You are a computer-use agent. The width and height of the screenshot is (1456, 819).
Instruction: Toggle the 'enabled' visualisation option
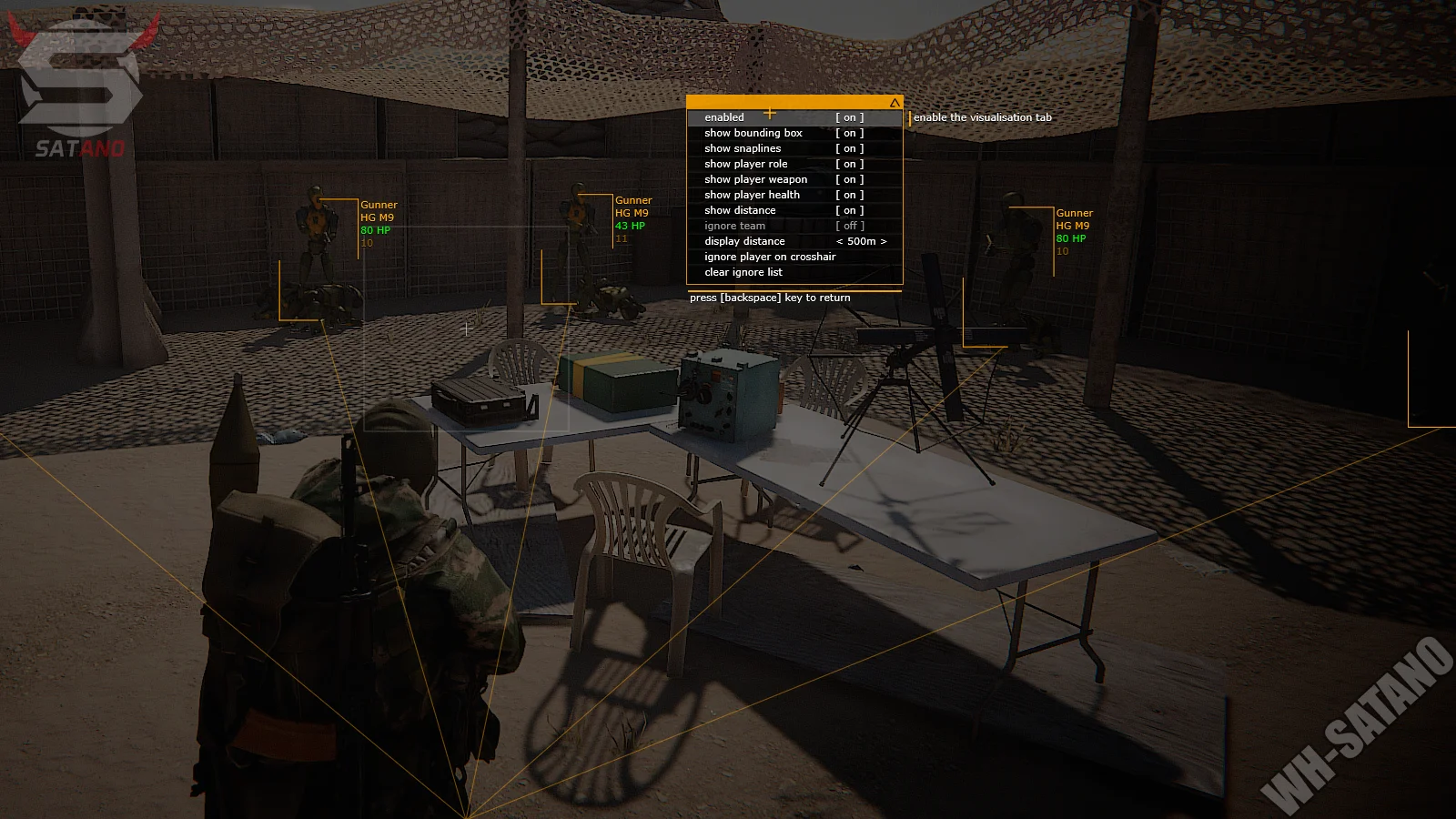click(x=849, y=117)
